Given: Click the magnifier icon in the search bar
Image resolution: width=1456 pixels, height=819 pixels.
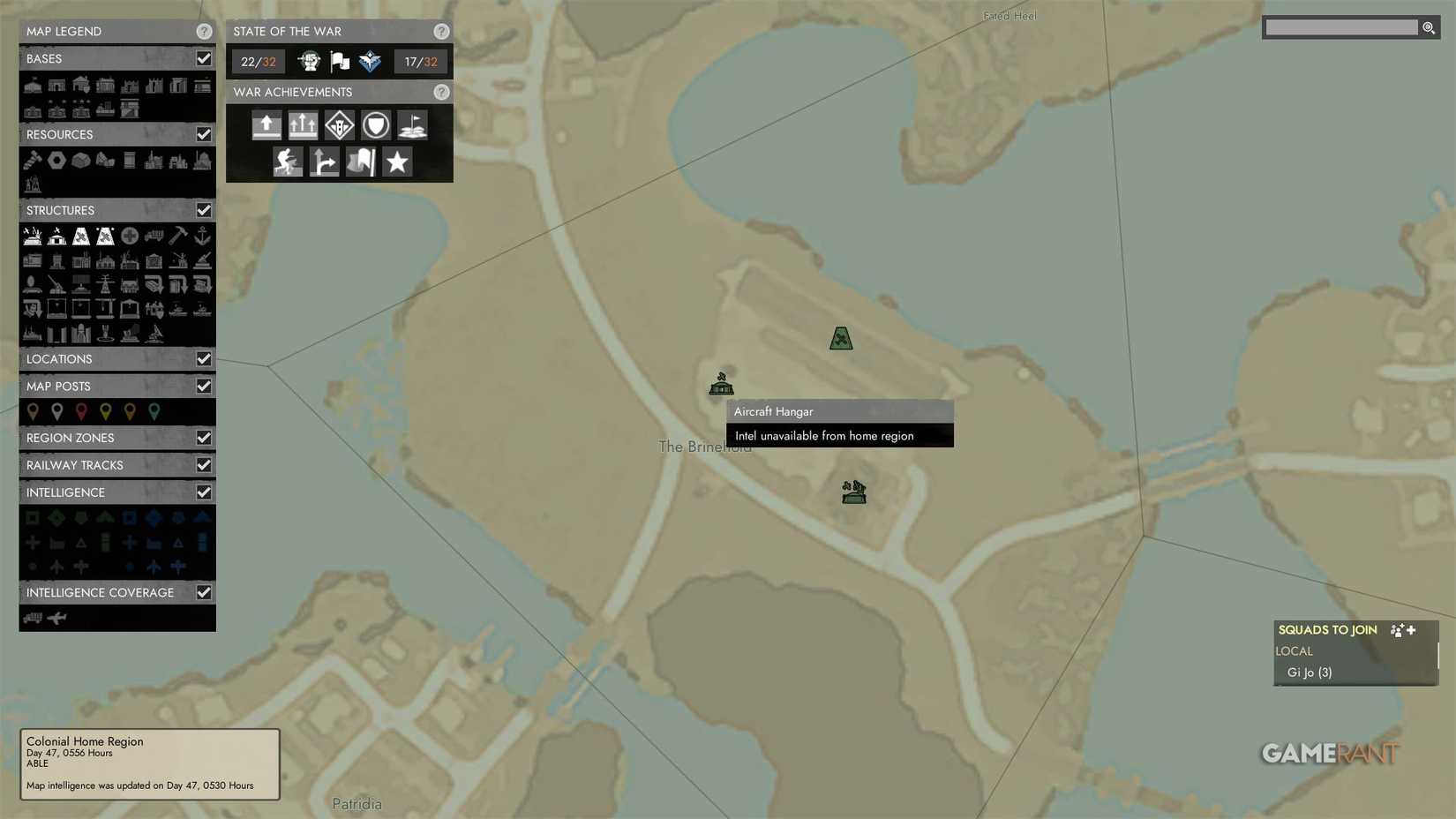Looking at the screenshot, I should point(1429,27).
